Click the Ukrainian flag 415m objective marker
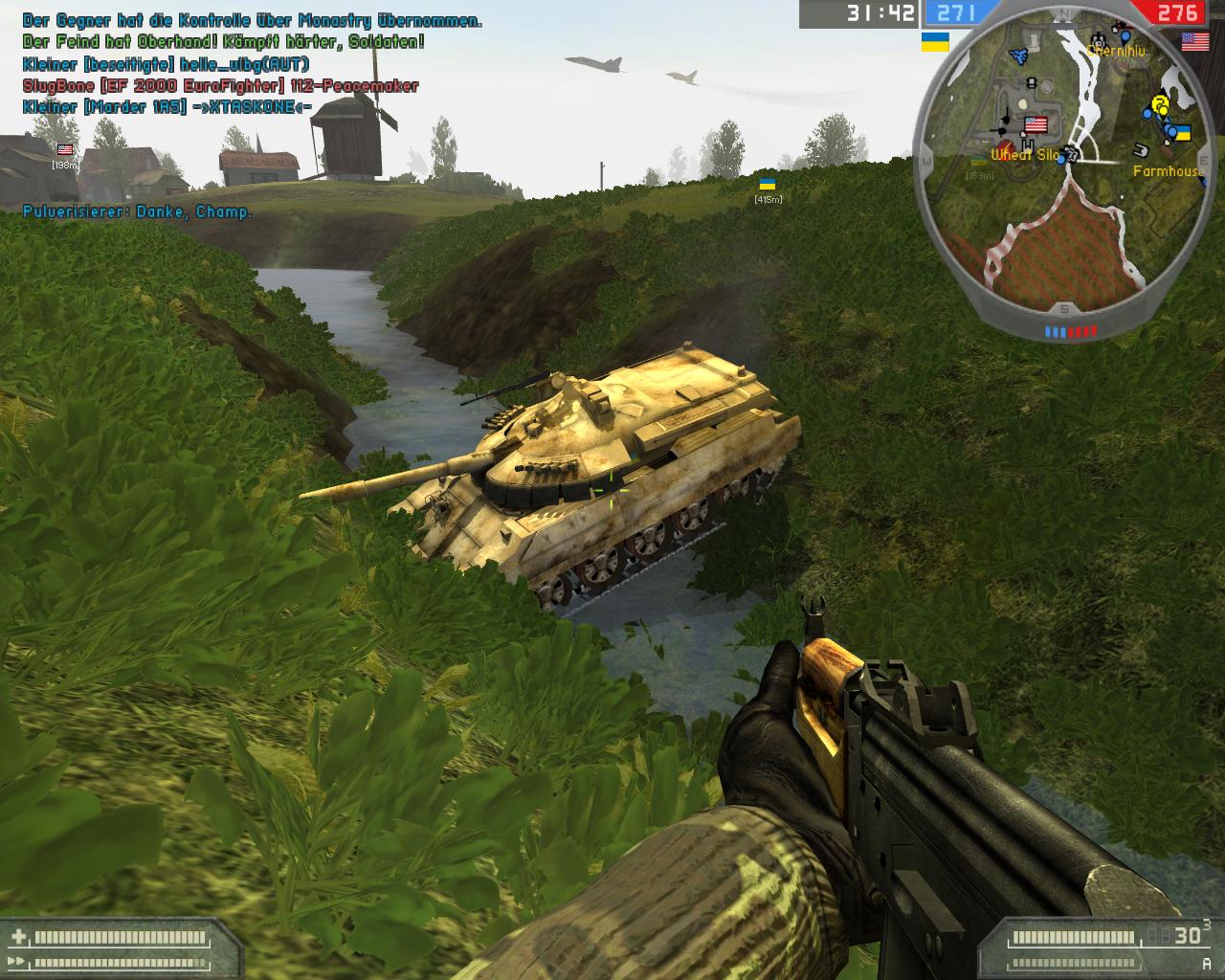Image resolution: width=1225 pixels, height=980 pixels. coord(768,184)
